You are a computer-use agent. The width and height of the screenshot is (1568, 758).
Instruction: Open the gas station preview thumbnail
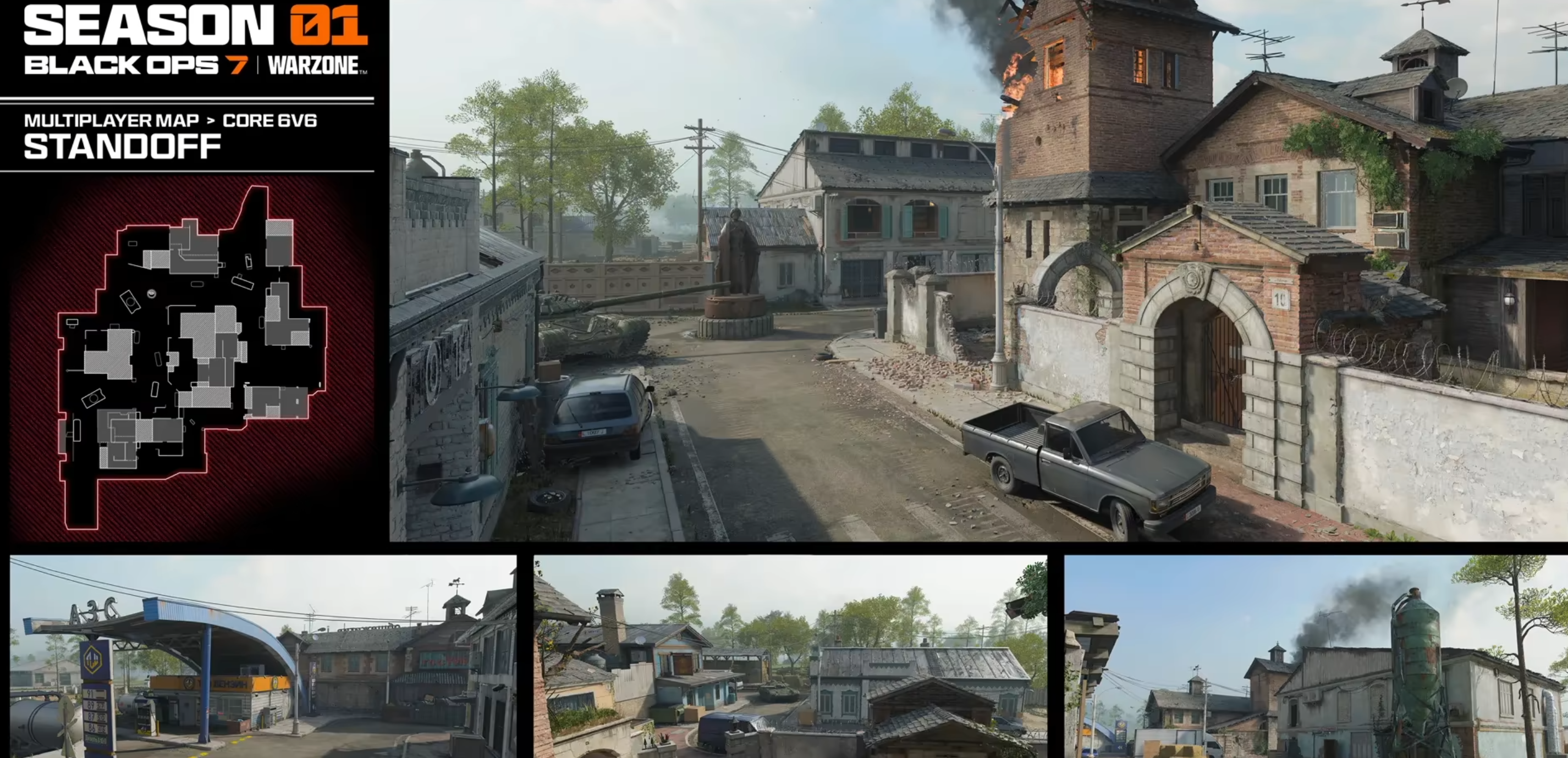[x=263, y=656]
